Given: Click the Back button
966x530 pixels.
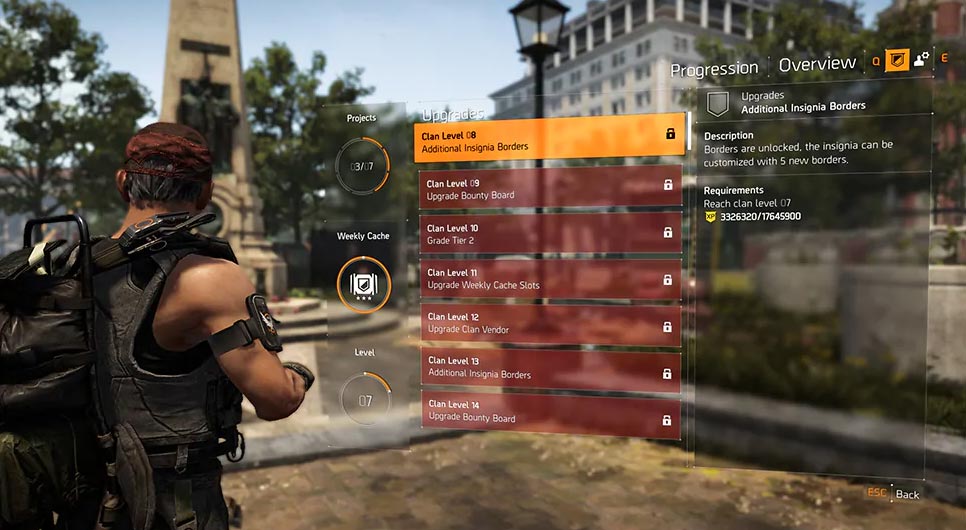Looking at the screenshot, I should [907, 494].
